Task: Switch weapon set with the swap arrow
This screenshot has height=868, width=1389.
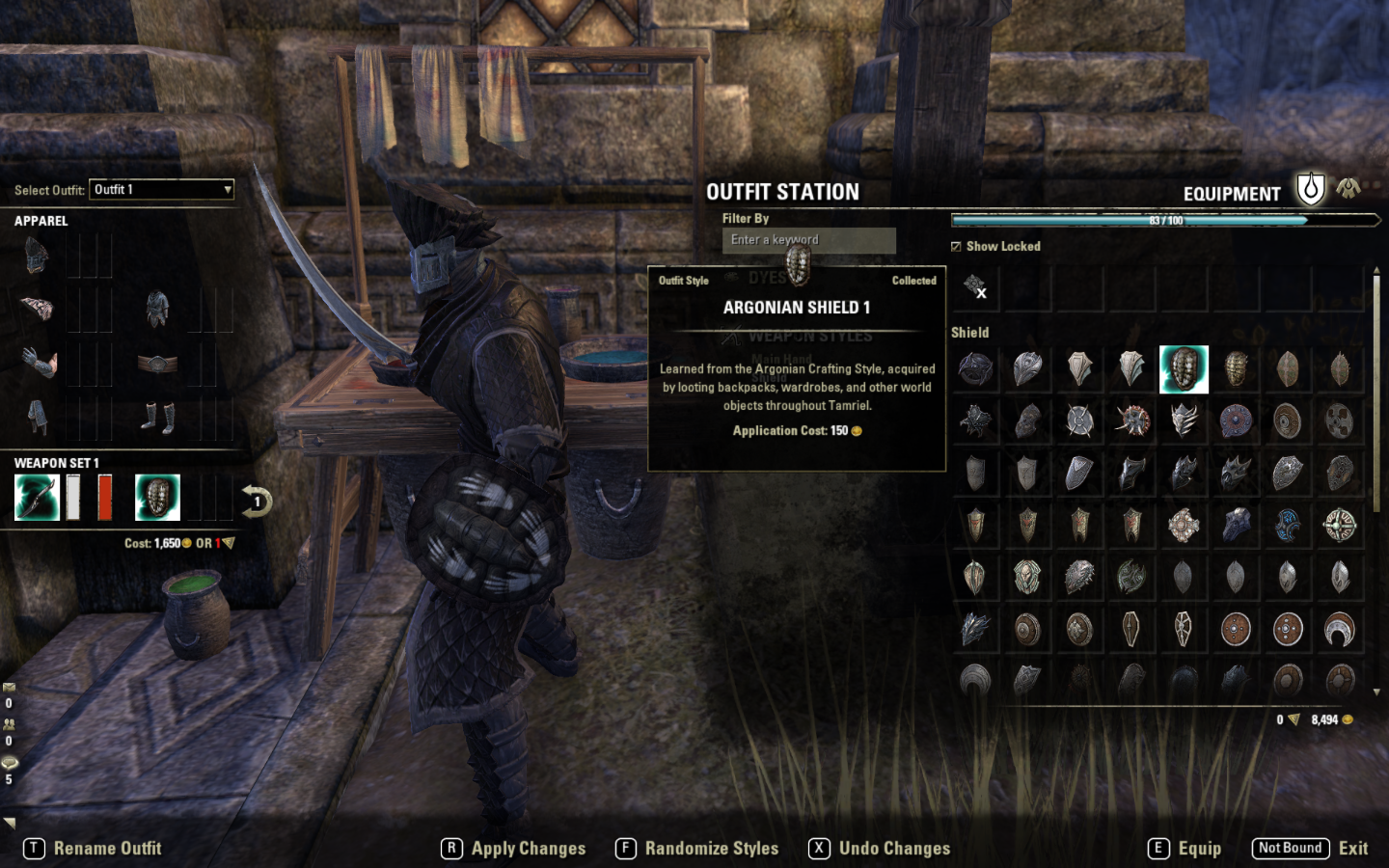Action: [x=257, y=502]
